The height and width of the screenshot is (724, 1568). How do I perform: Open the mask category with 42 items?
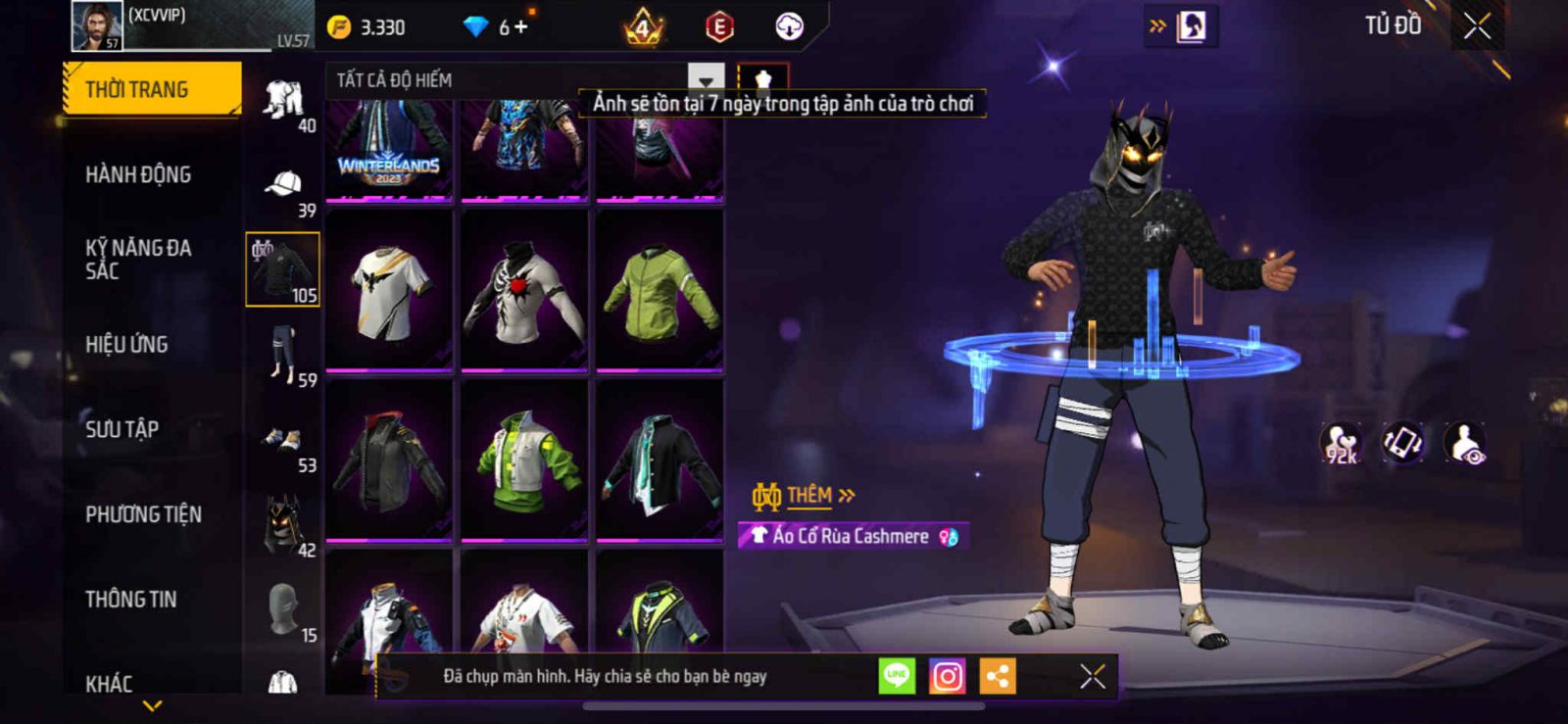coord(283,526)
